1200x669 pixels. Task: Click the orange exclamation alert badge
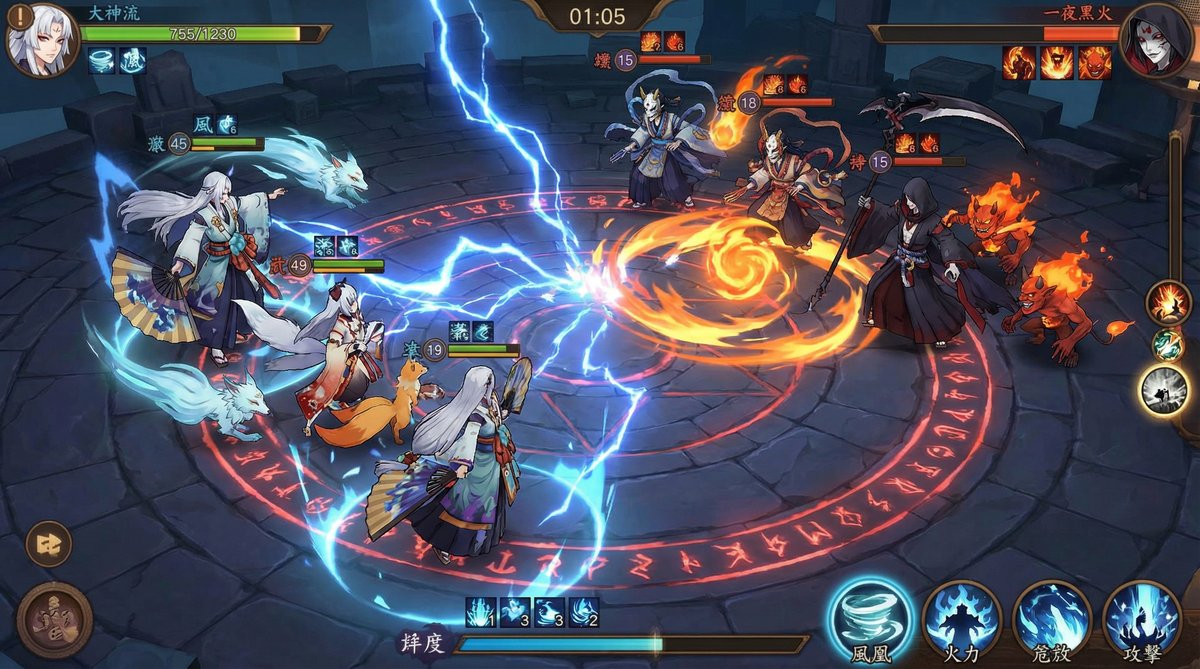coord(17,19)
